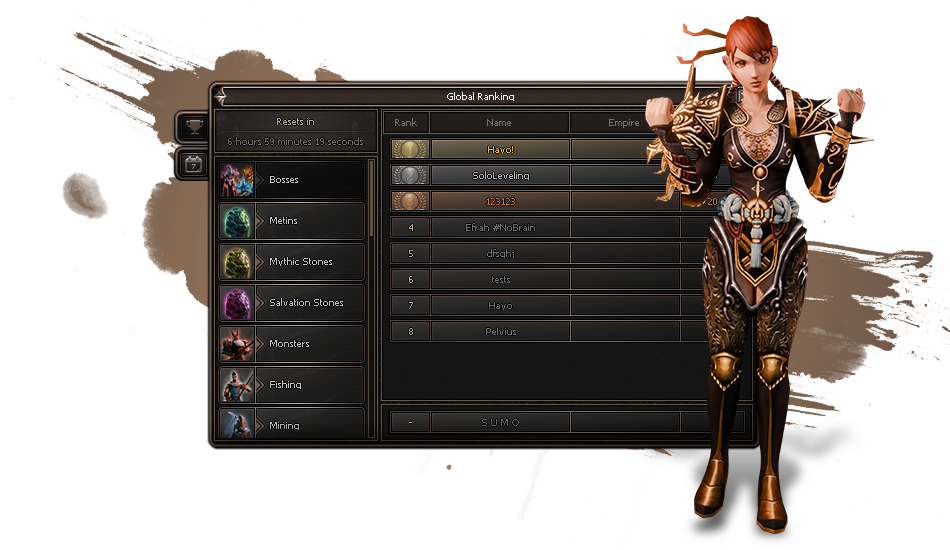The width and height of the screenshot is (950, 550).
Task: Click the rank 6 tests row
Action: click(x=499, y=279)
